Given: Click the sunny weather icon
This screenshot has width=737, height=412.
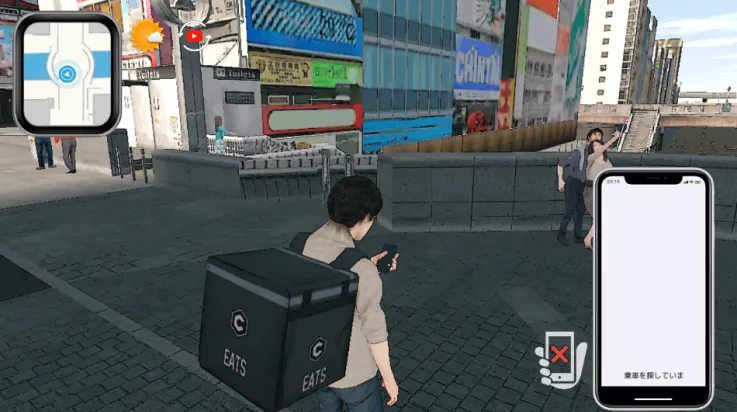Looking at the screenshot, I should tap(147, 36).
